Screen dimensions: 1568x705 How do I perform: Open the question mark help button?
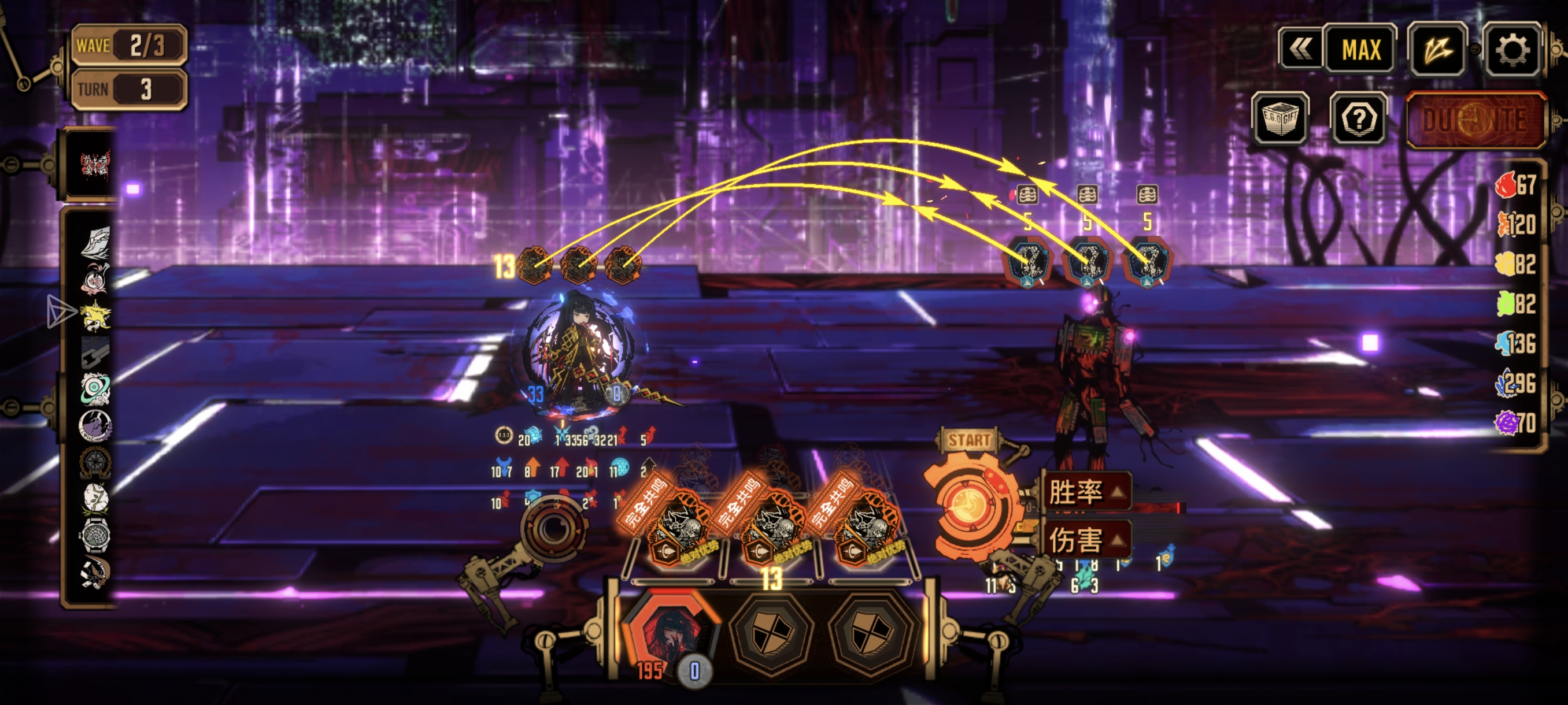coord(1359,118)
